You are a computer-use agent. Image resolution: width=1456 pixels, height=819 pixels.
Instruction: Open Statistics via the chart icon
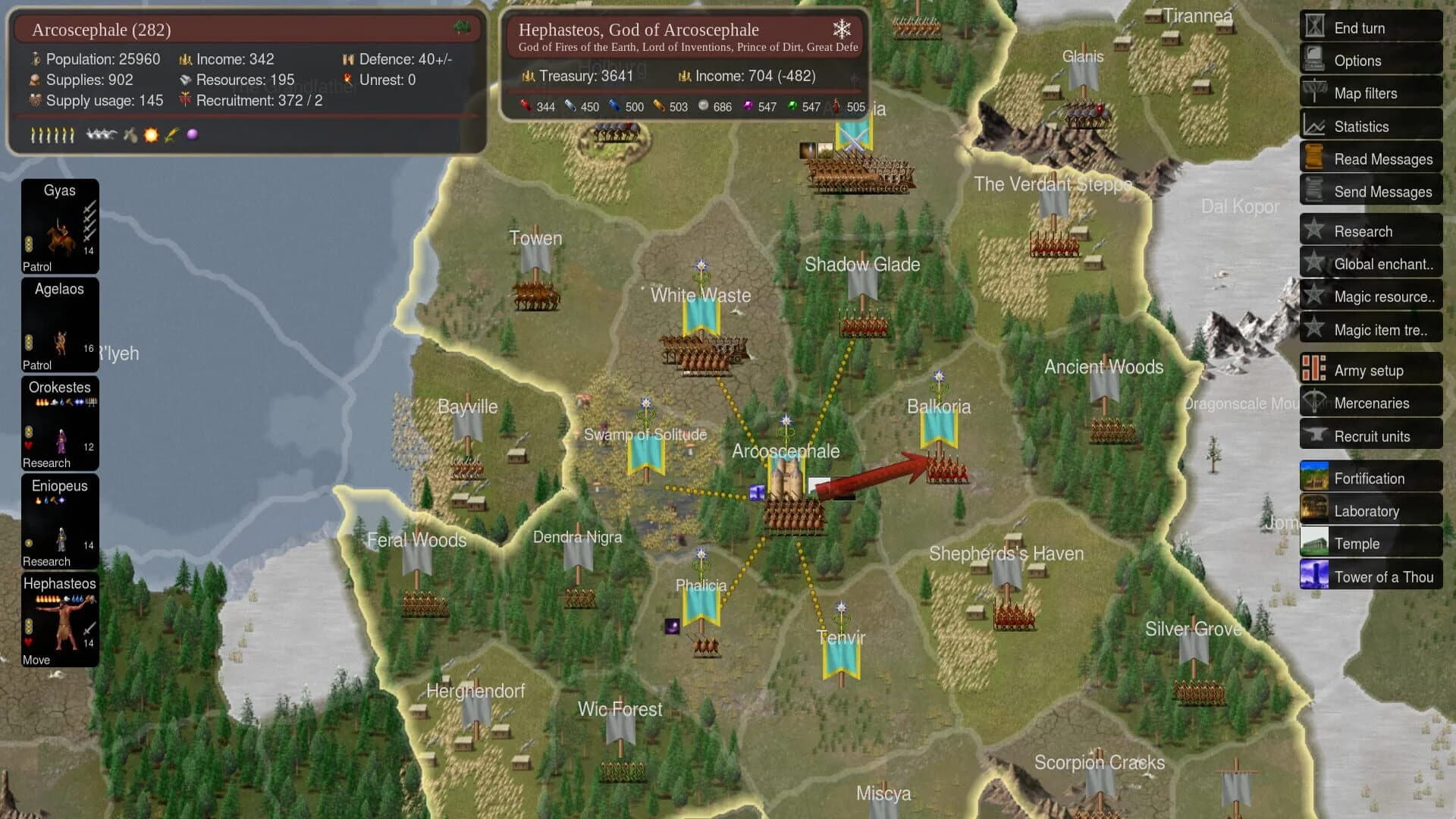point(1313,126)
